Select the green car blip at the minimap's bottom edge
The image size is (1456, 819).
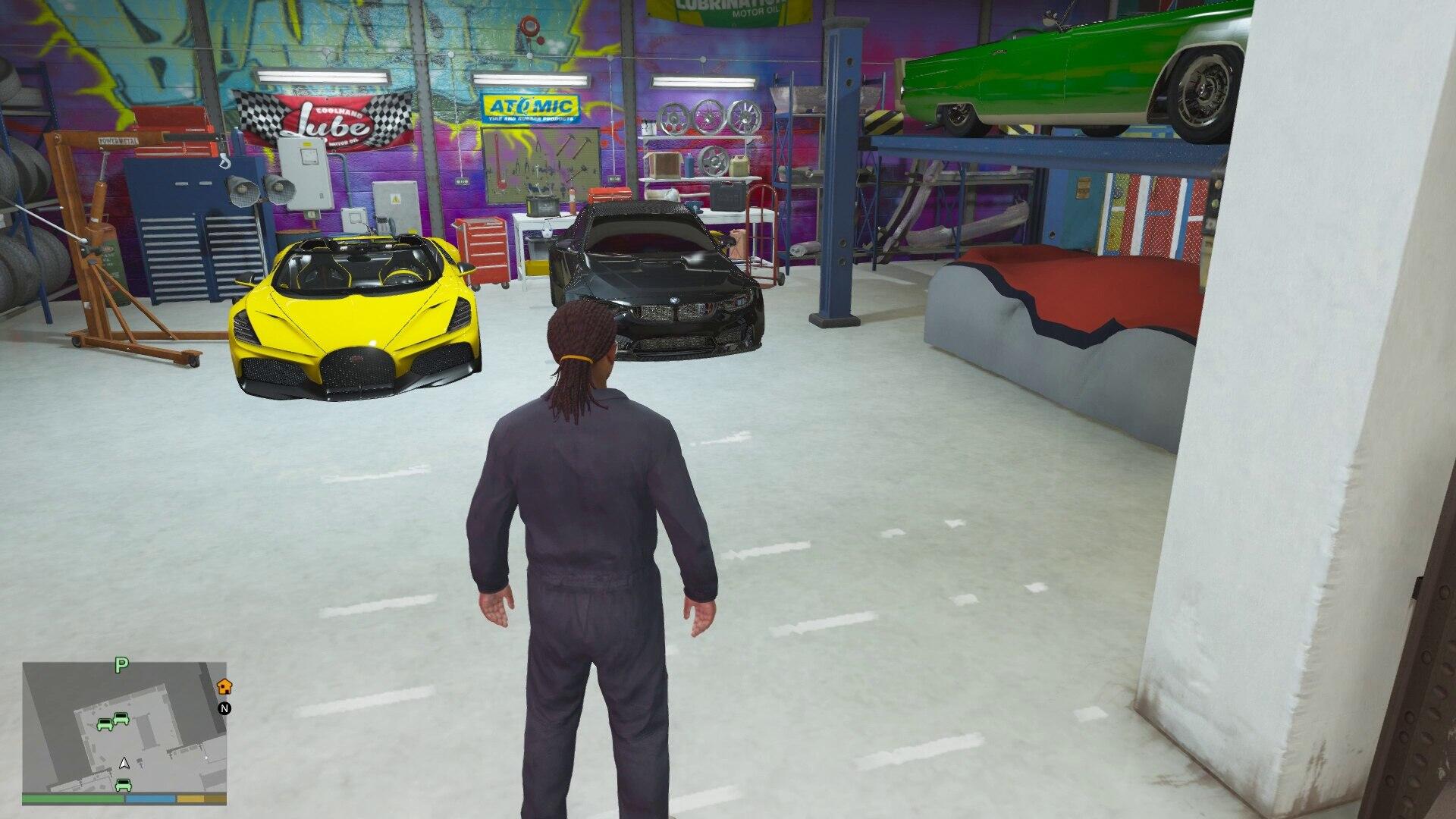click(123, 784)
